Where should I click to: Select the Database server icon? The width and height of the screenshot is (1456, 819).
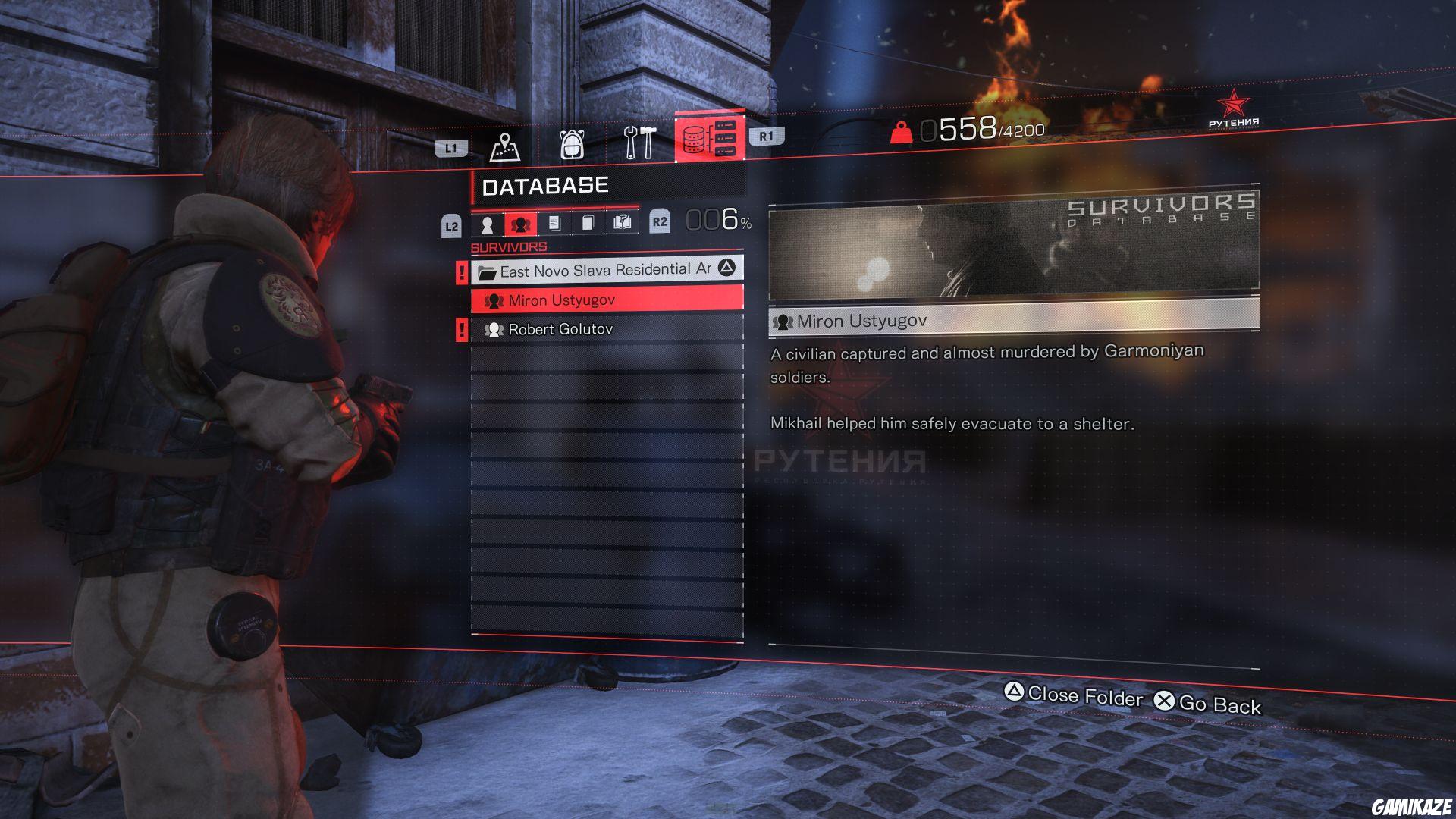point(709,138)
